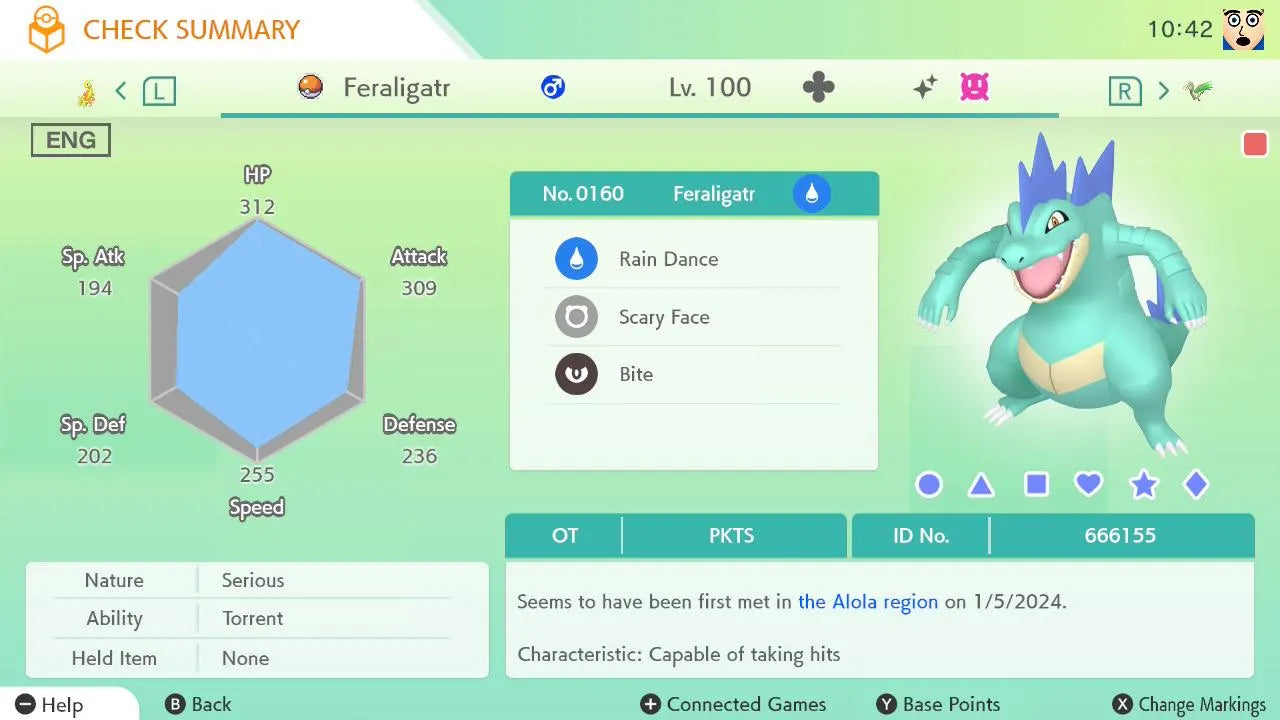Choose the Bite move row

(693, 375)
